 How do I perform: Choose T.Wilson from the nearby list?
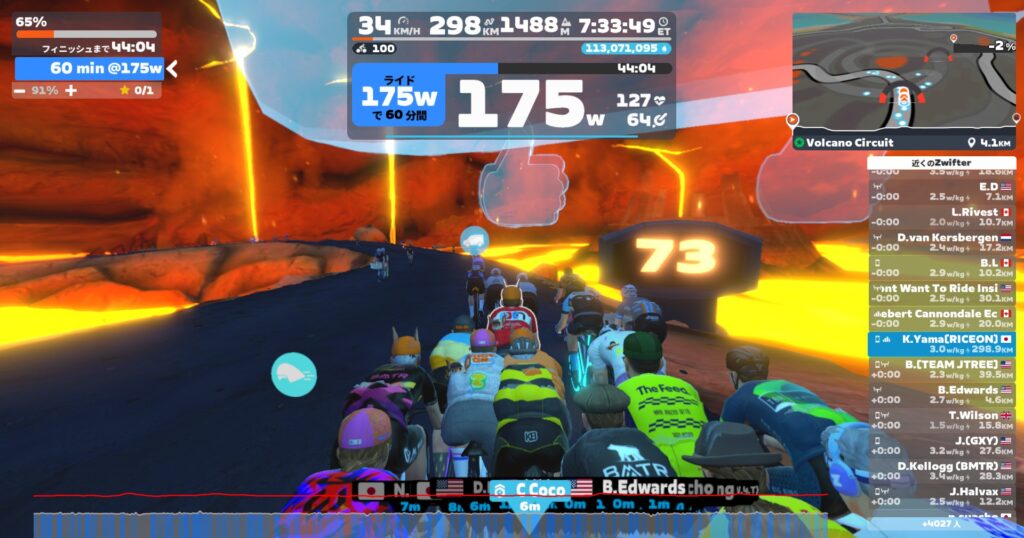coord(941,420)
